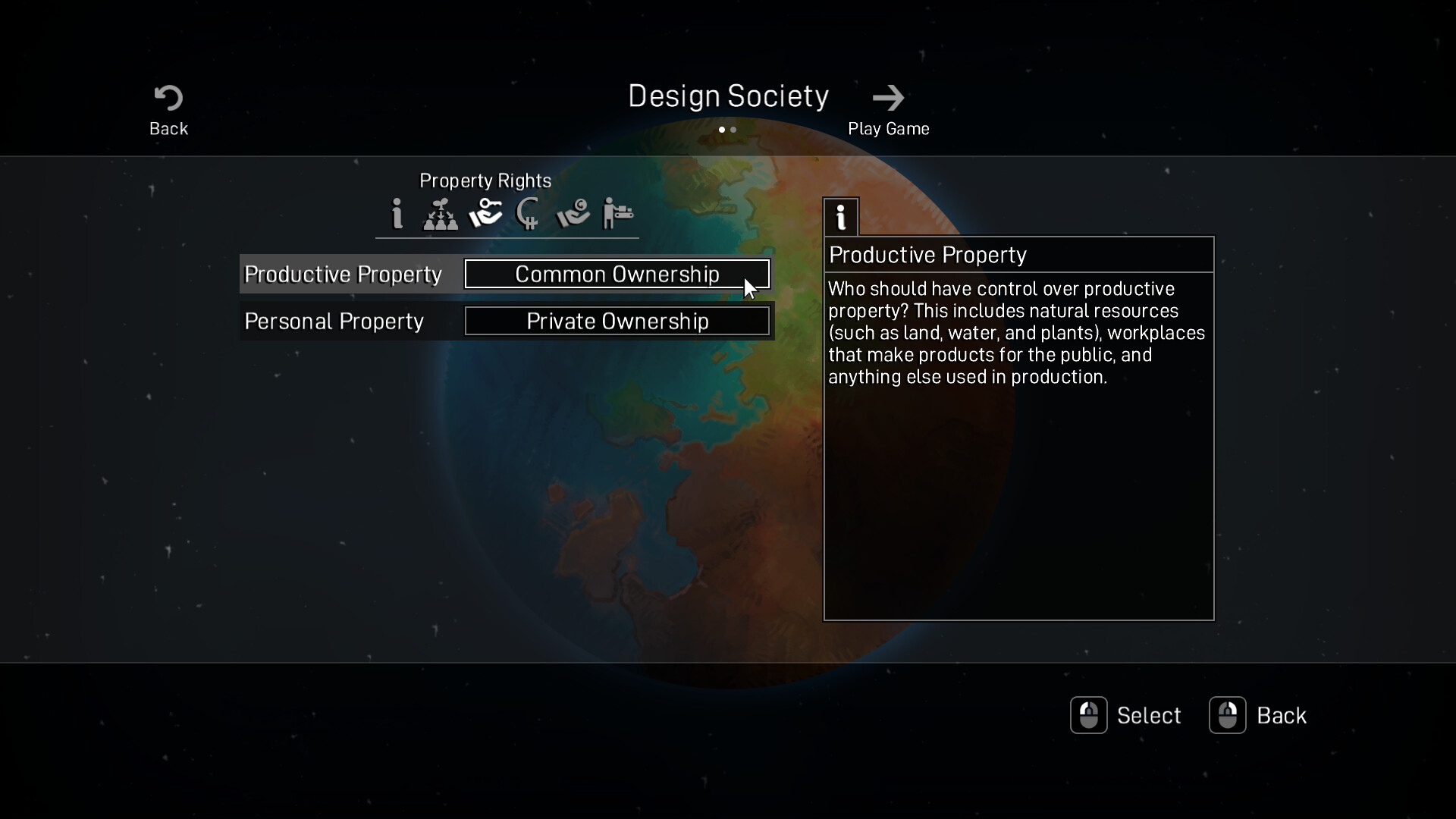Viewport: 1456px width, 819px height.
Task: Click the Back label under the return arrow
Action: tap(168, 128)
